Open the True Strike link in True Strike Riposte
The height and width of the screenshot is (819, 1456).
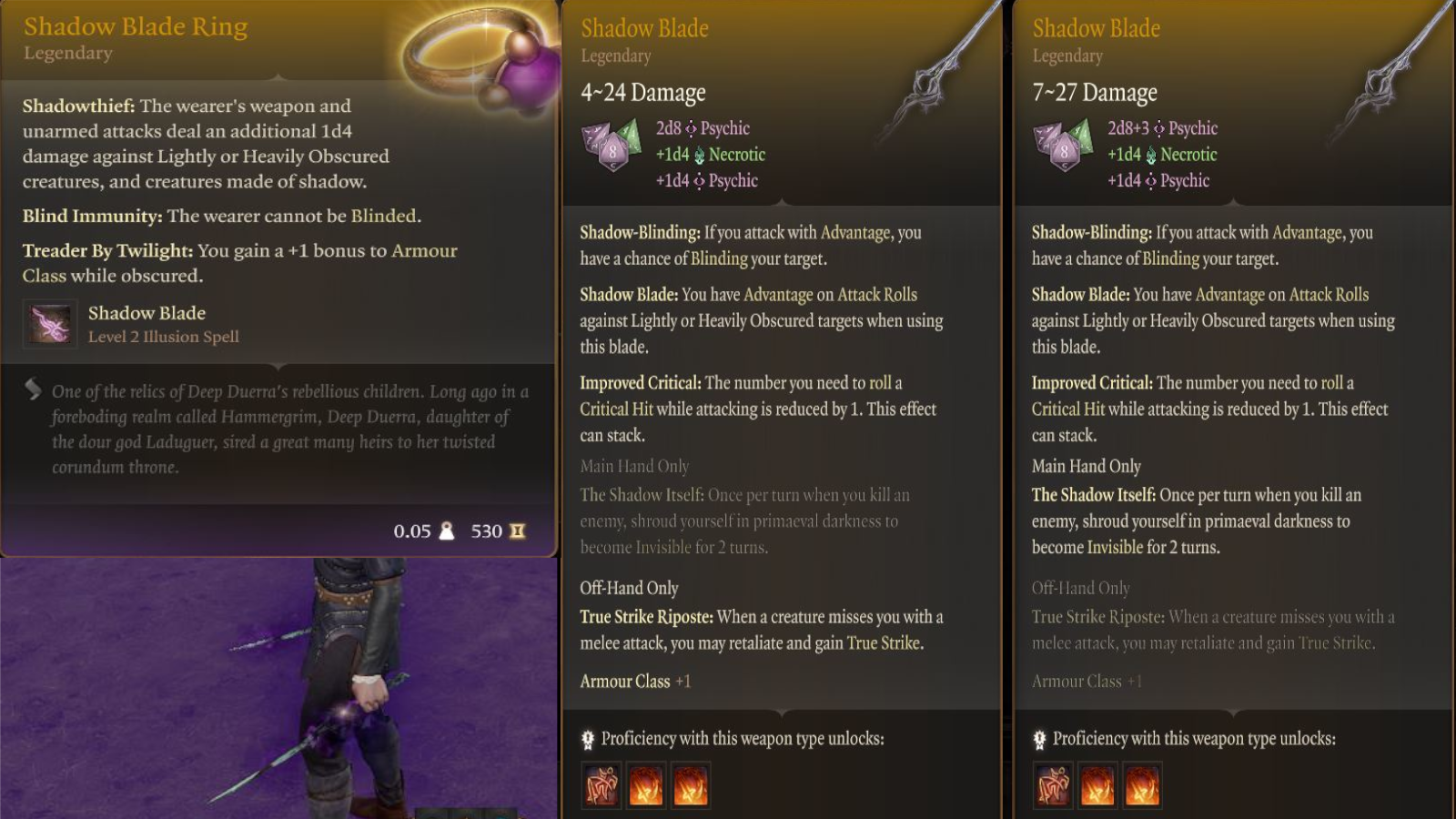click(884, 642)
